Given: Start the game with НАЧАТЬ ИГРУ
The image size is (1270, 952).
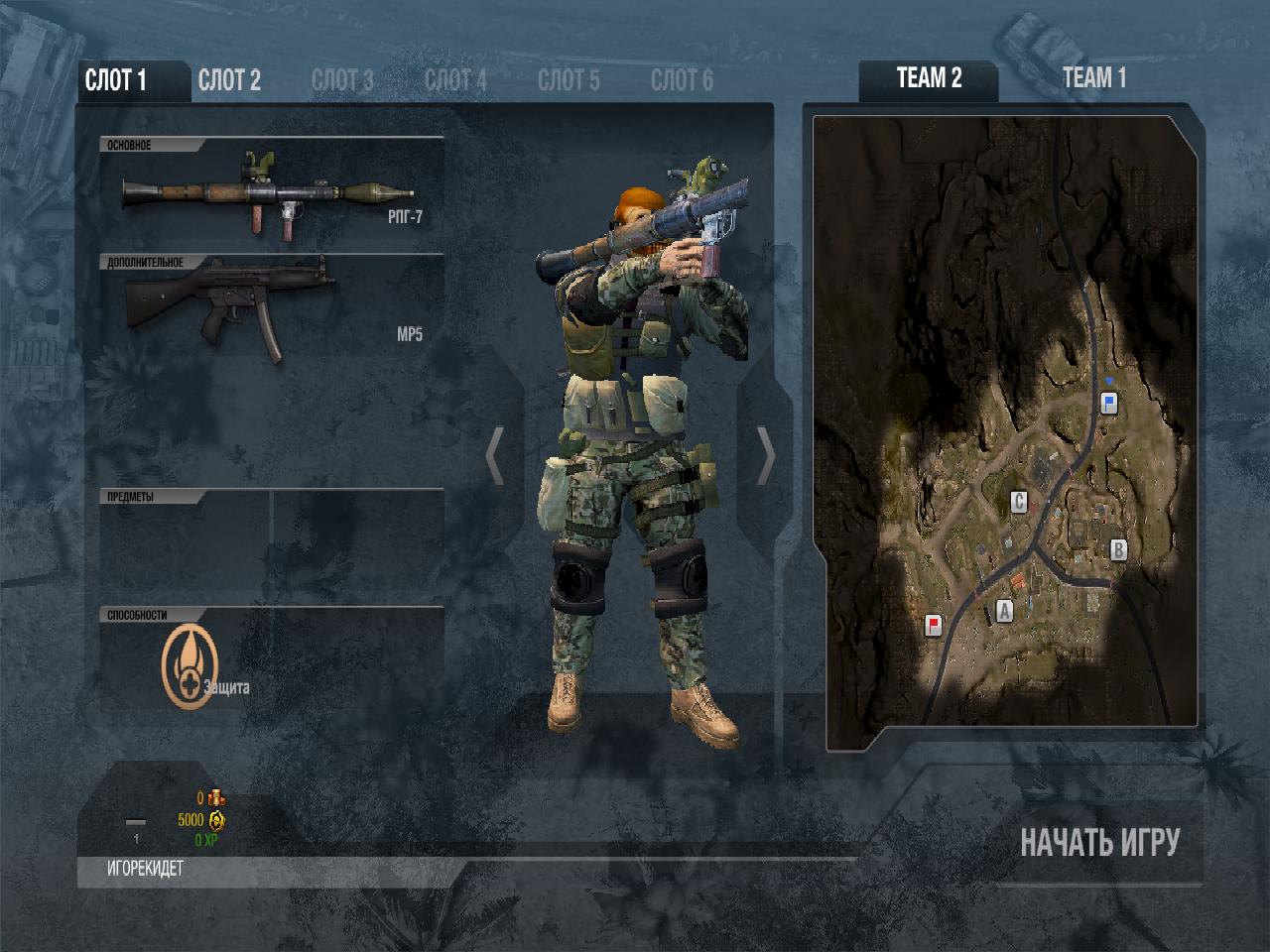Looking at the screenshot, I should coord(1099,843).
